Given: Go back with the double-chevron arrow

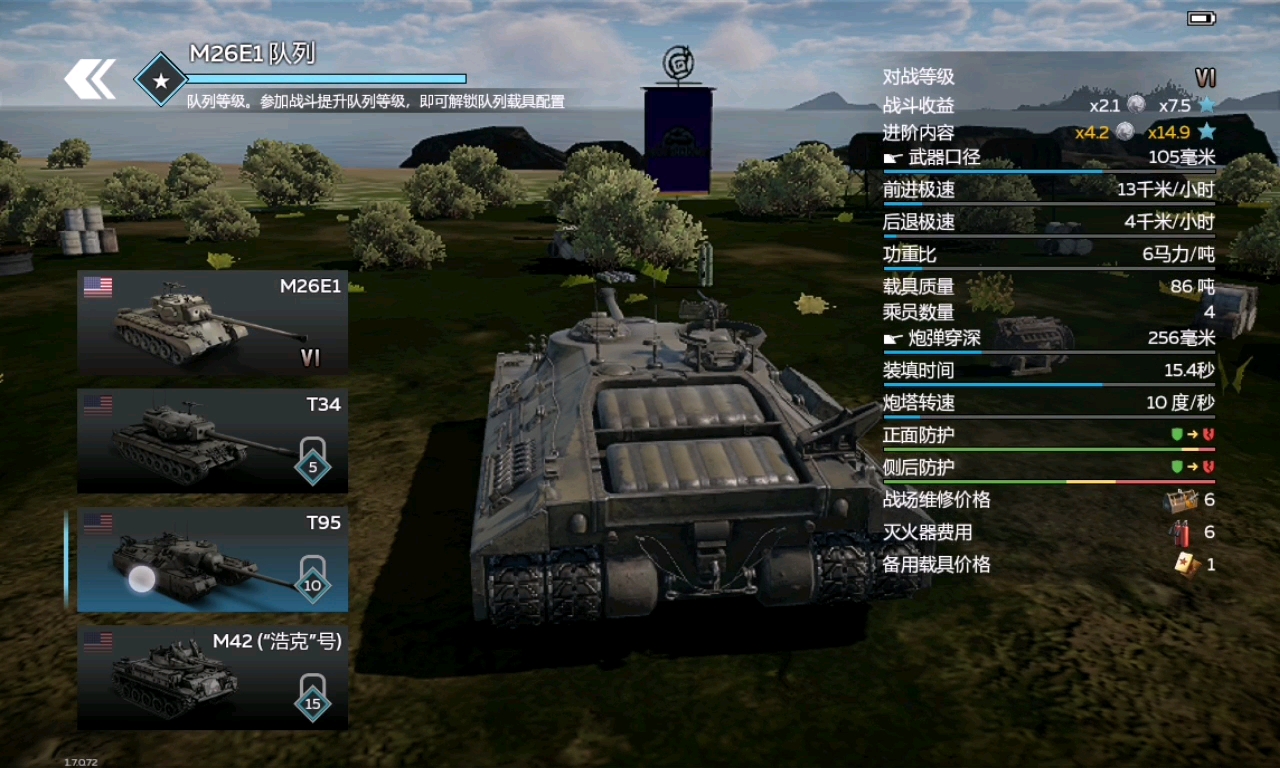Looking at the screenshot, I should 90,79.
